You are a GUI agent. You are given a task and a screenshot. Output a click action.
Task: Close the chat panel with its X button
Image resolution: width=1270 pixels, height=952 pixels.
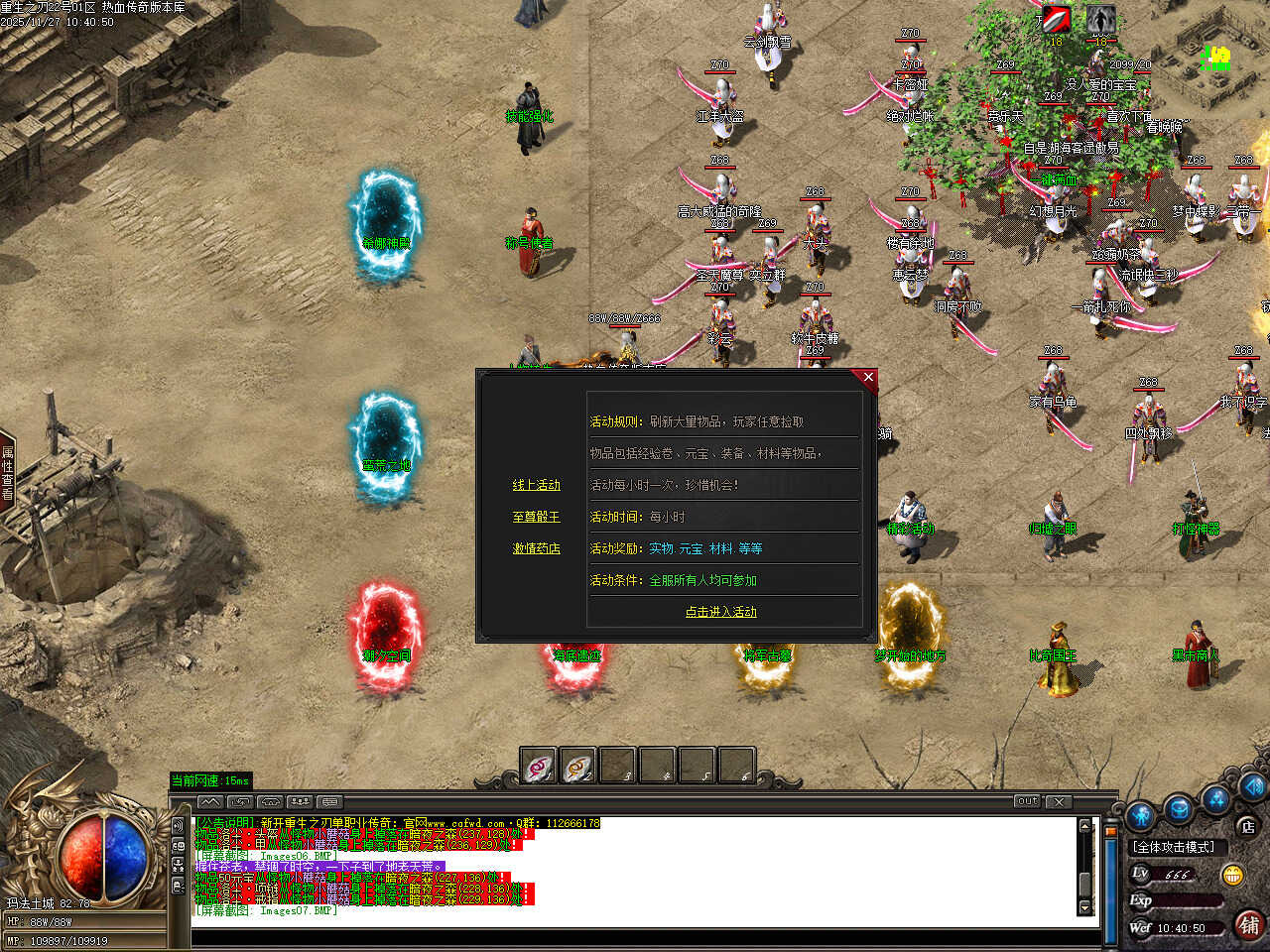[x=1059, y=801]
